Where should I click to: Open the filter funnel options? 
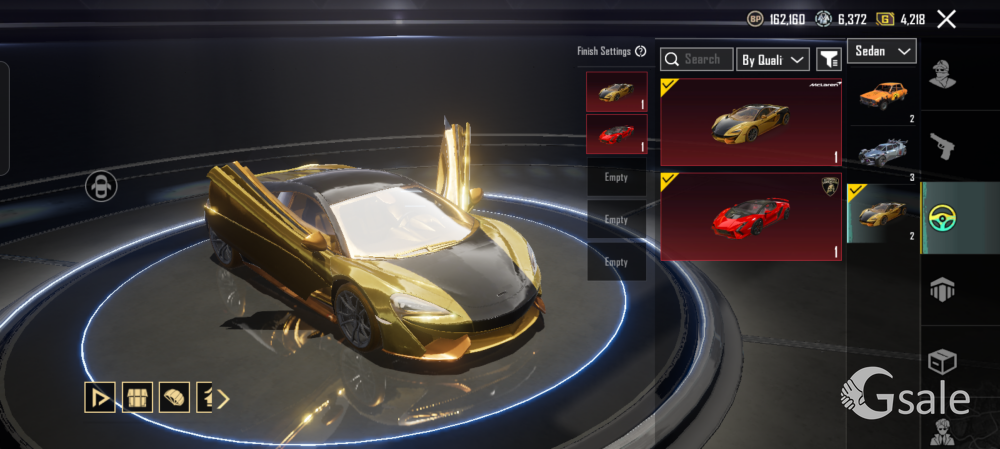(828, 60)
